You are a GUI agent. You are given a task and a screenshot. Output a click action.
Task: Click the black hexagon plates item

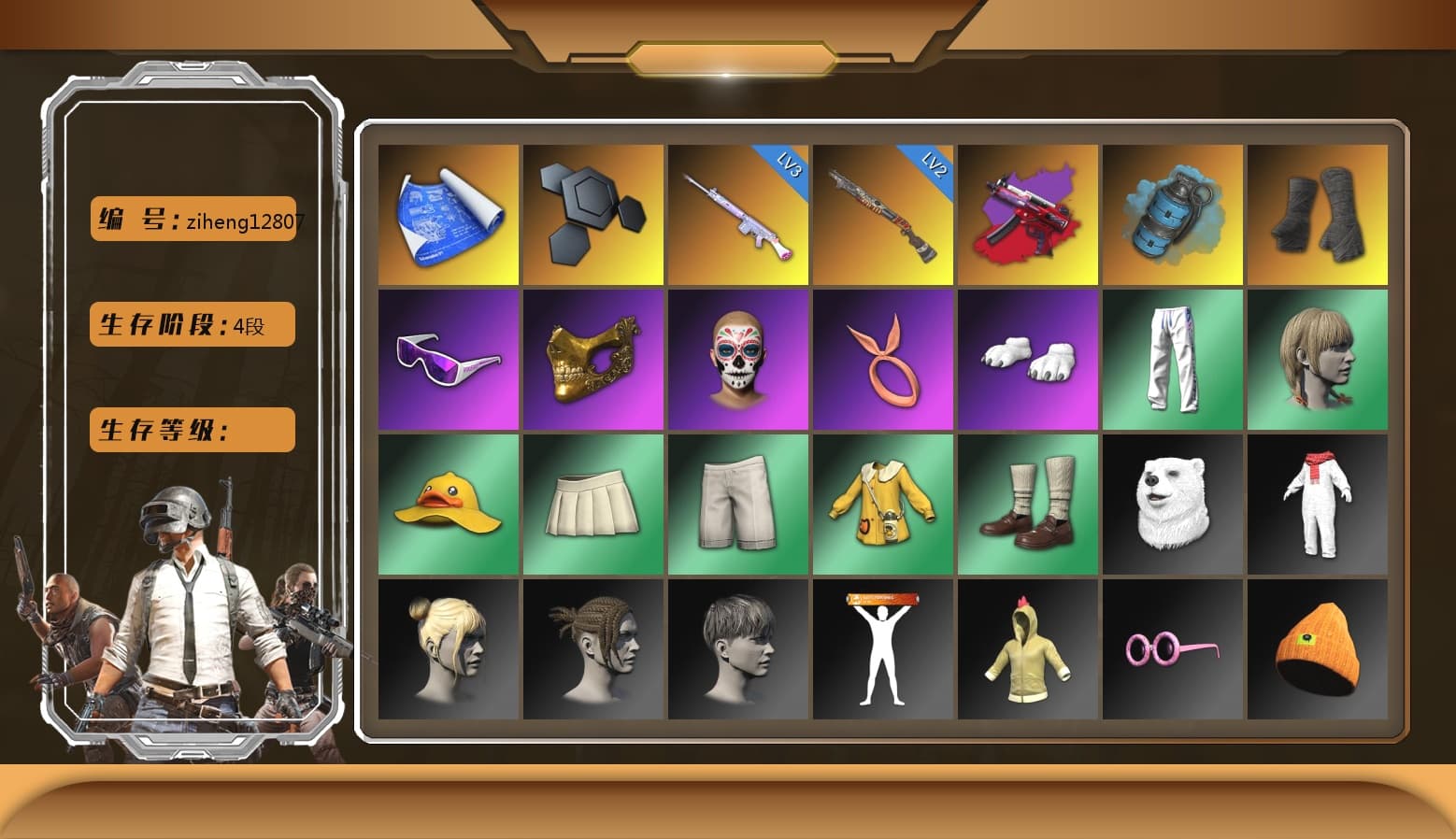[592, 213]
